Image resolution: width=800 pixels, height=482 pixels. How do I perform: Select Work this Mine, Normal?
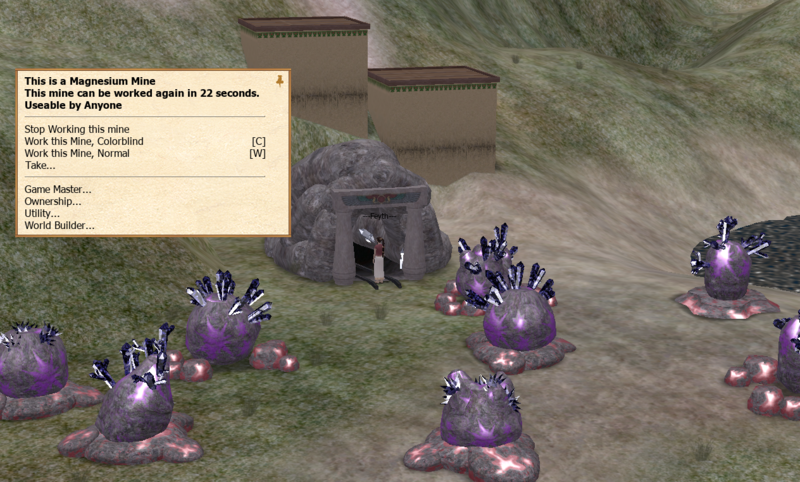coord(77,154)
